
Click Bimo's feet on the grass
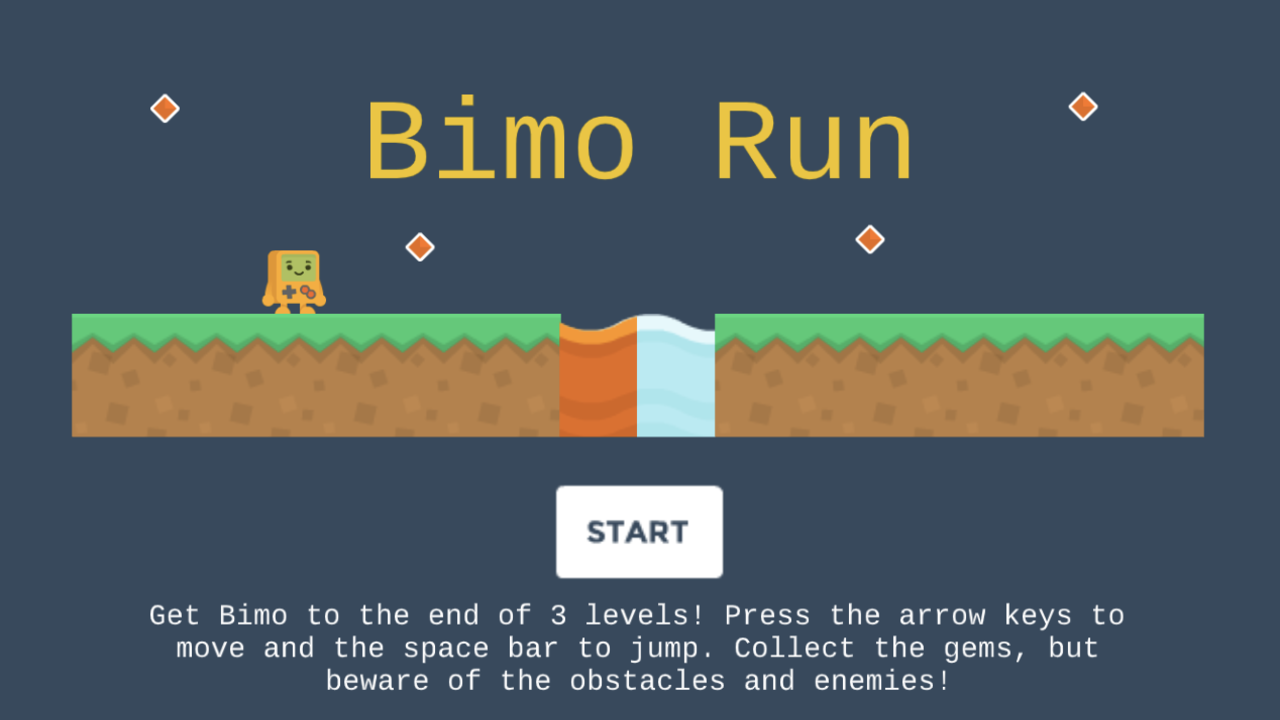(x=295, y=308)
